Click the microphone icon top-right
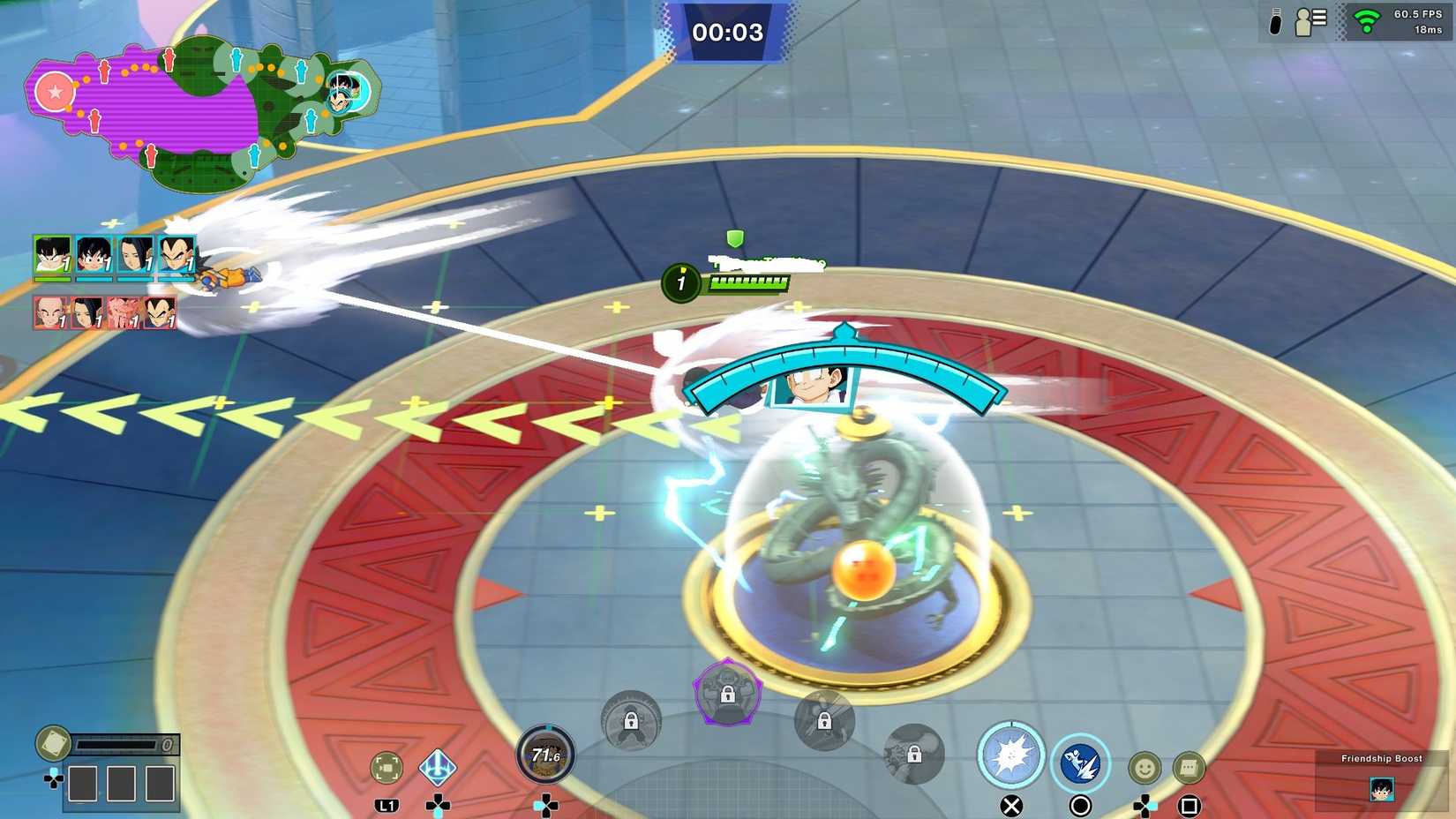The width and height of the screenshot is (1456, 819). click(1274, 22)
